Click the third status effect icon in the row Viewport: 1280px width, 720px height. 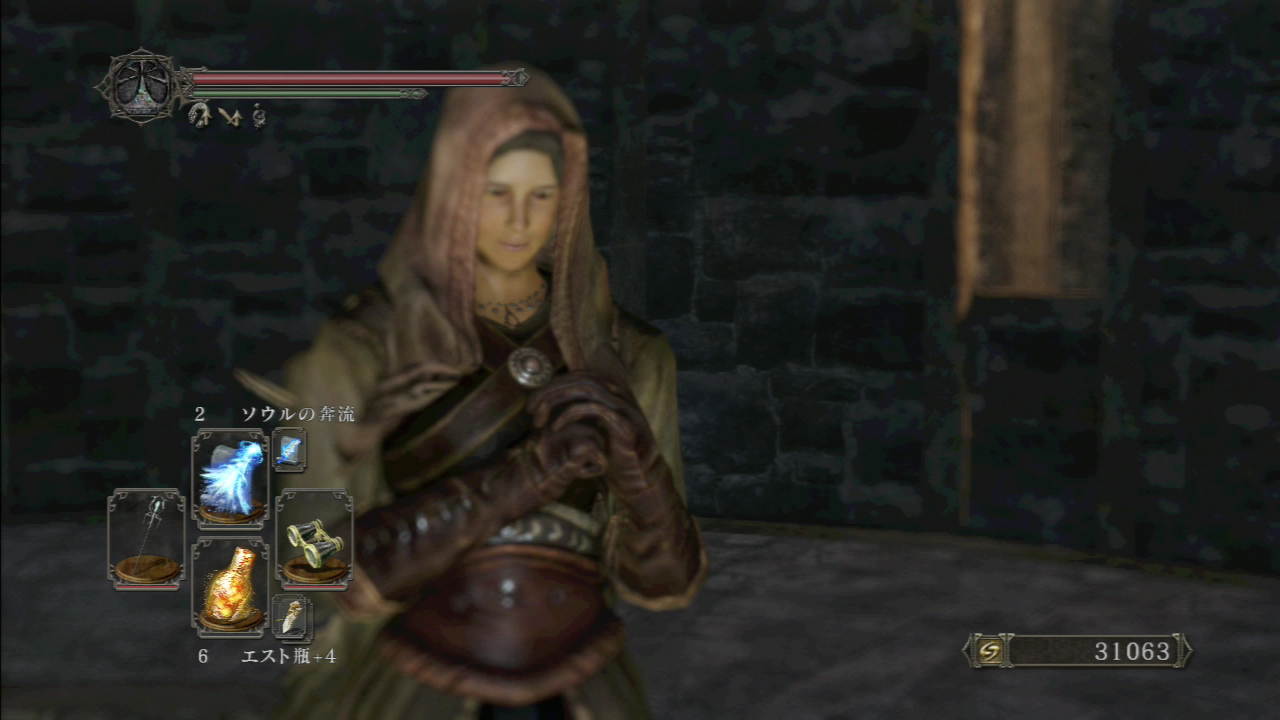(258, 117)
